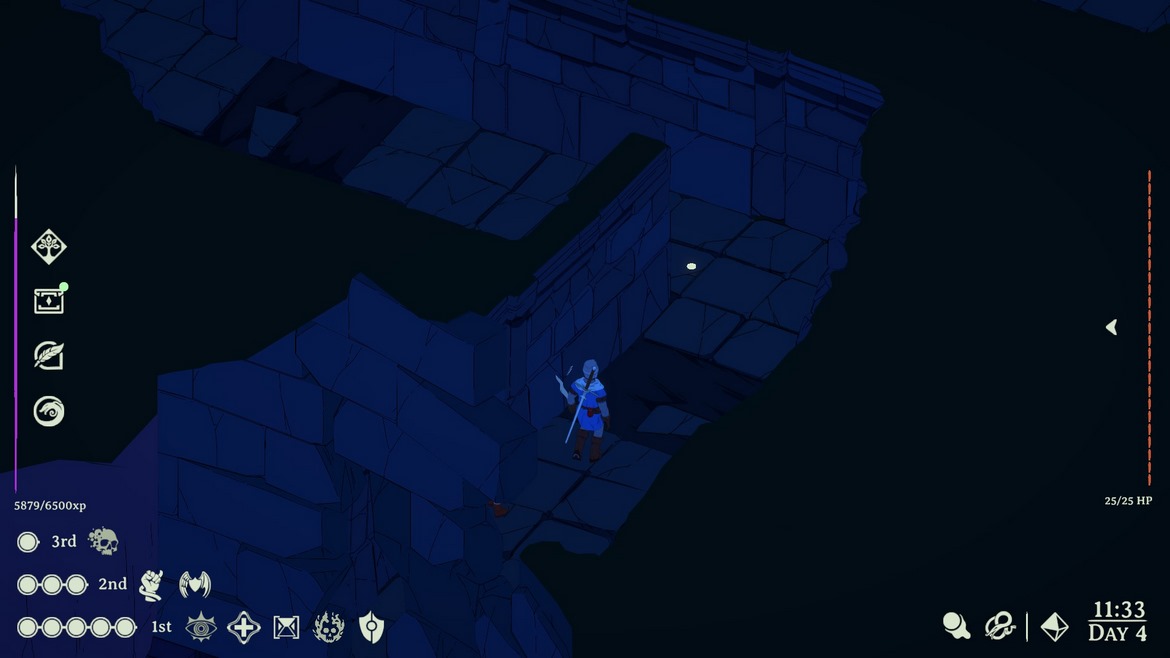The width and height of the screenshot is (1170, 658).
Task: Click the coiled rope icon
Action: [999, 626]
